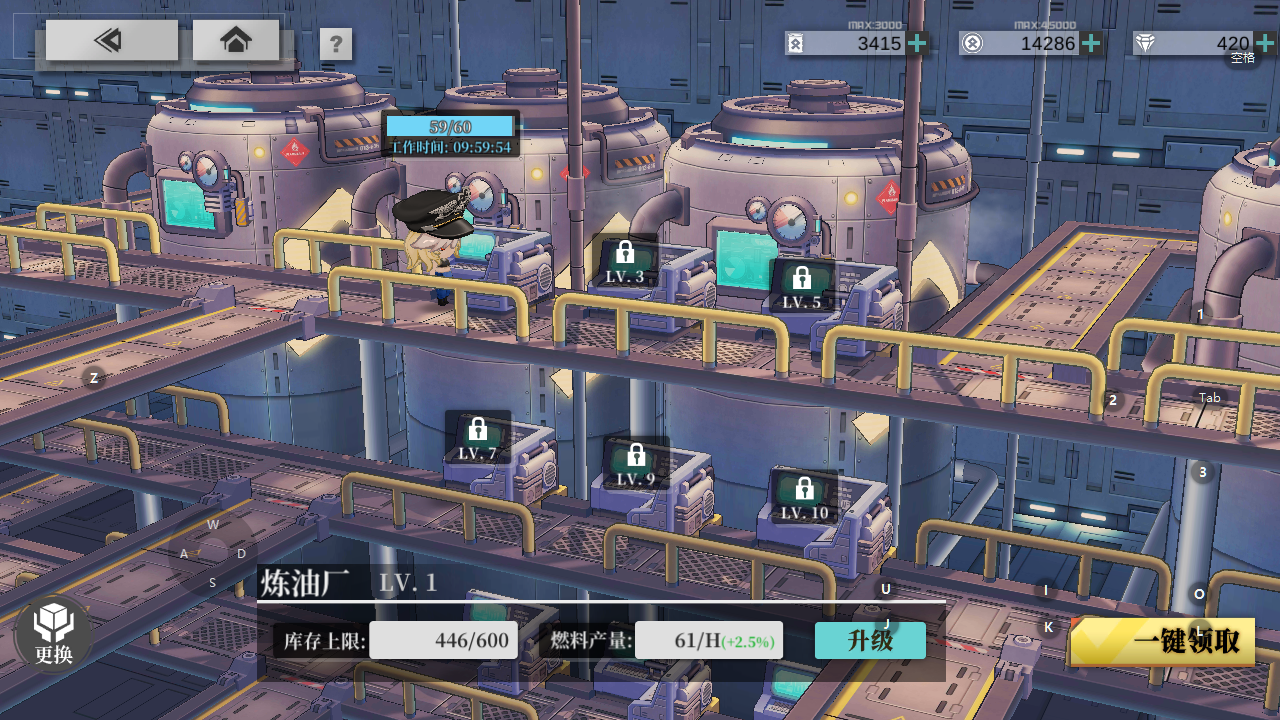1280x720 pixels.
Task: Return to the home screen
Action: coord(236,41)
